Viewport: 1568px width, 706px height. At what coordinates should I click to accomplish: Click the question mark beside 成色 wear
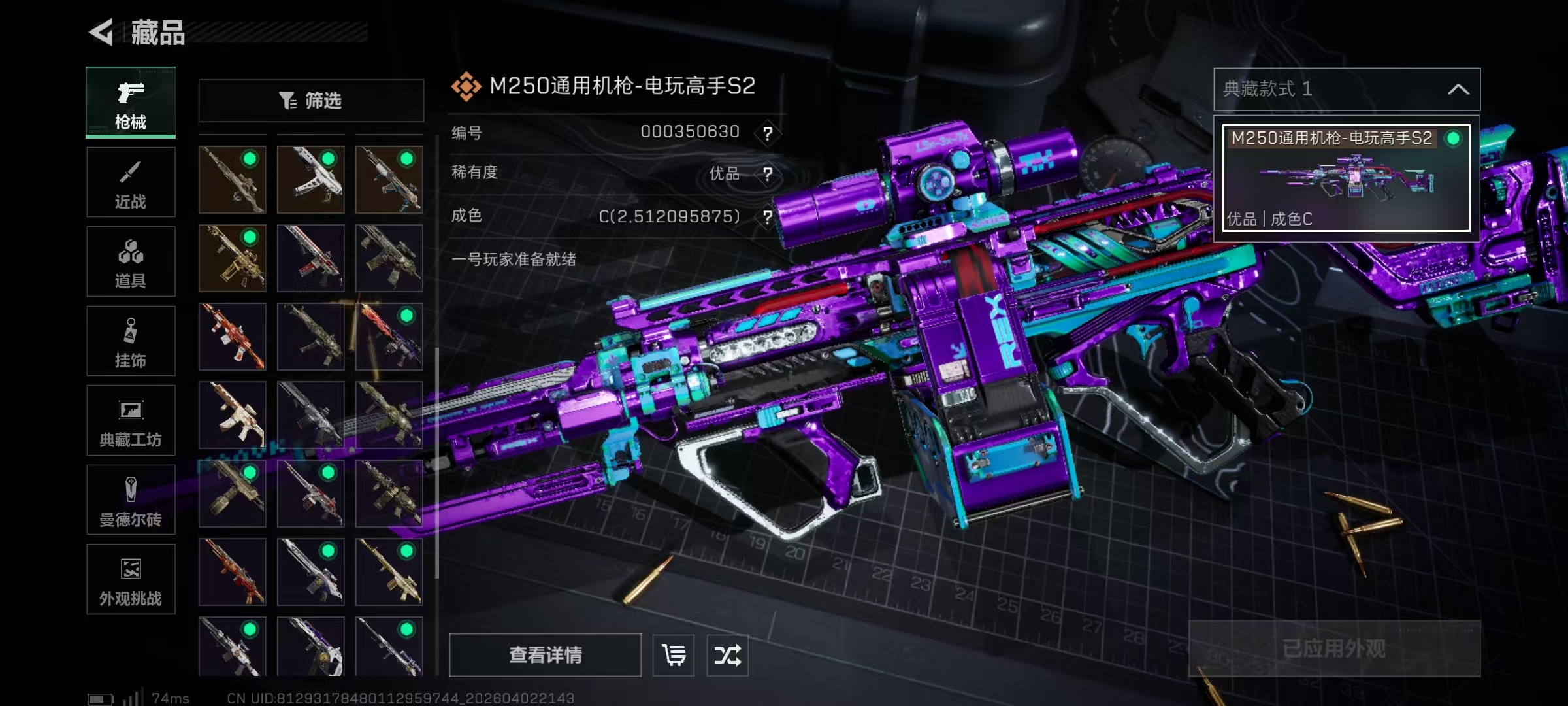coord(768,216)
